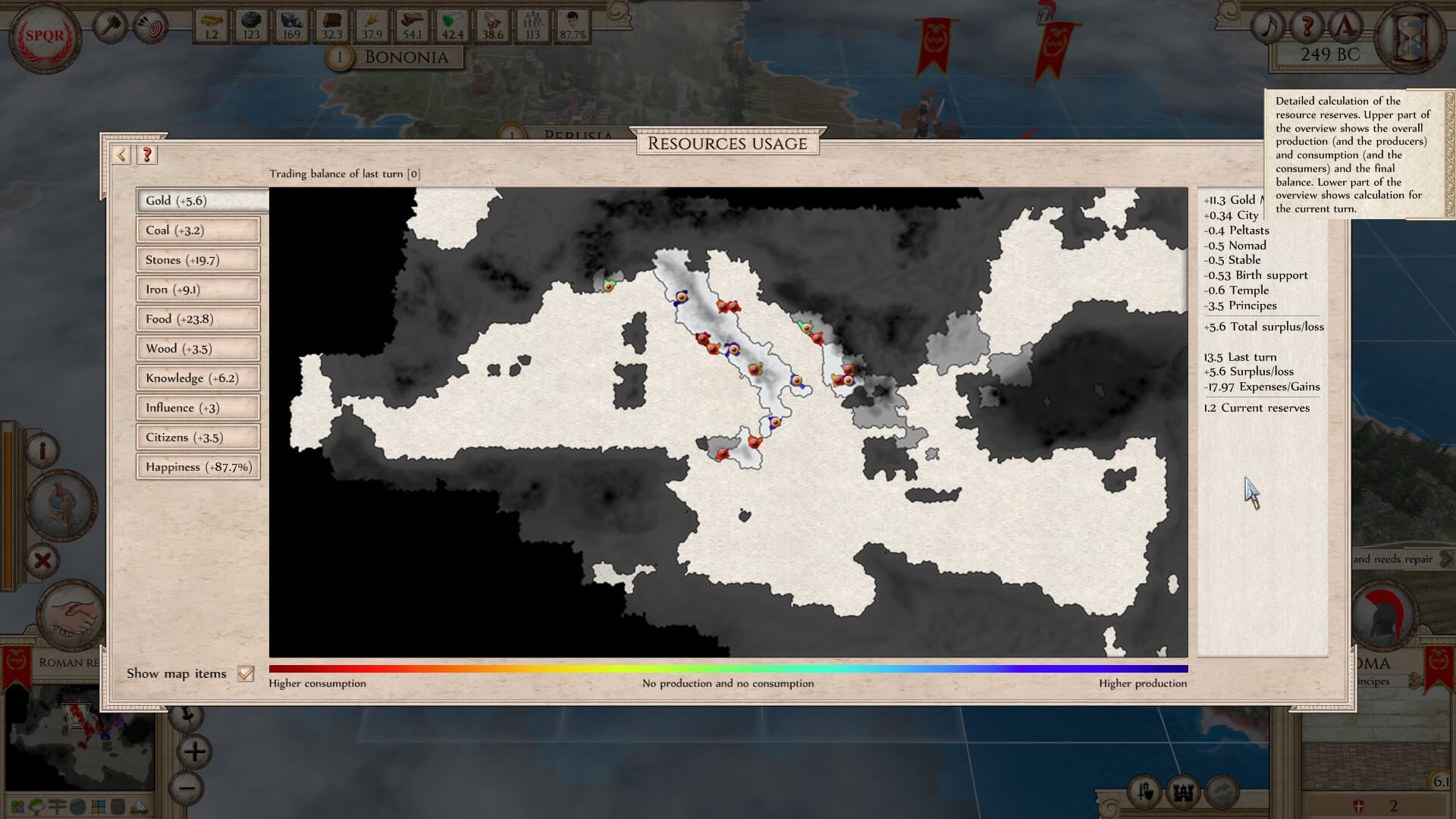This screenshot has height=819, width=1456.
Task: View Food resource usage
Action: pos(198,319)
